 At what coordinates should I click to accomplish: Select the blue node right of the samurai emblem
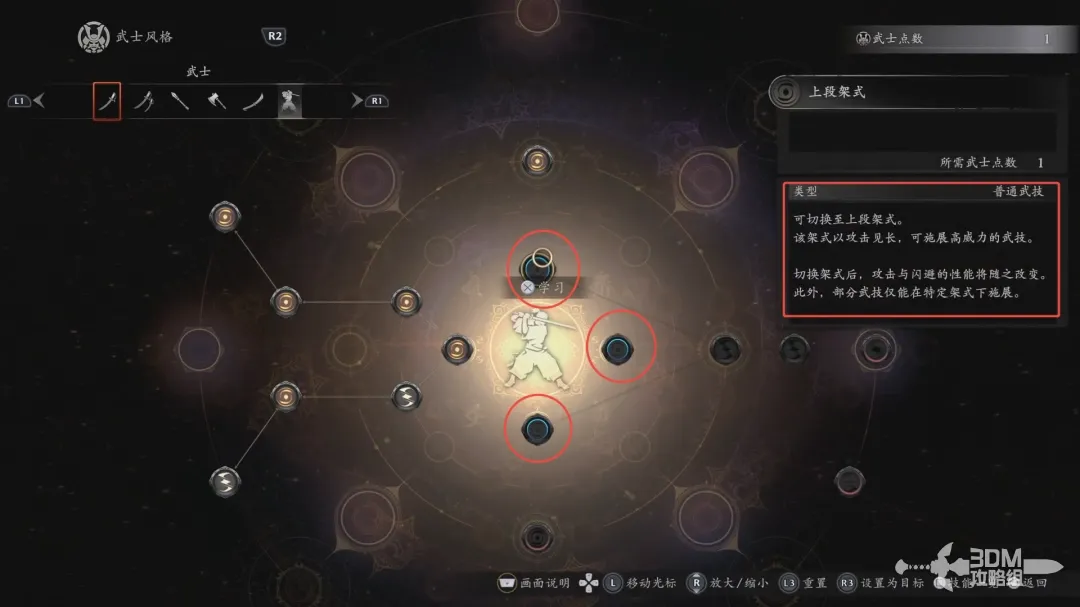616,348
